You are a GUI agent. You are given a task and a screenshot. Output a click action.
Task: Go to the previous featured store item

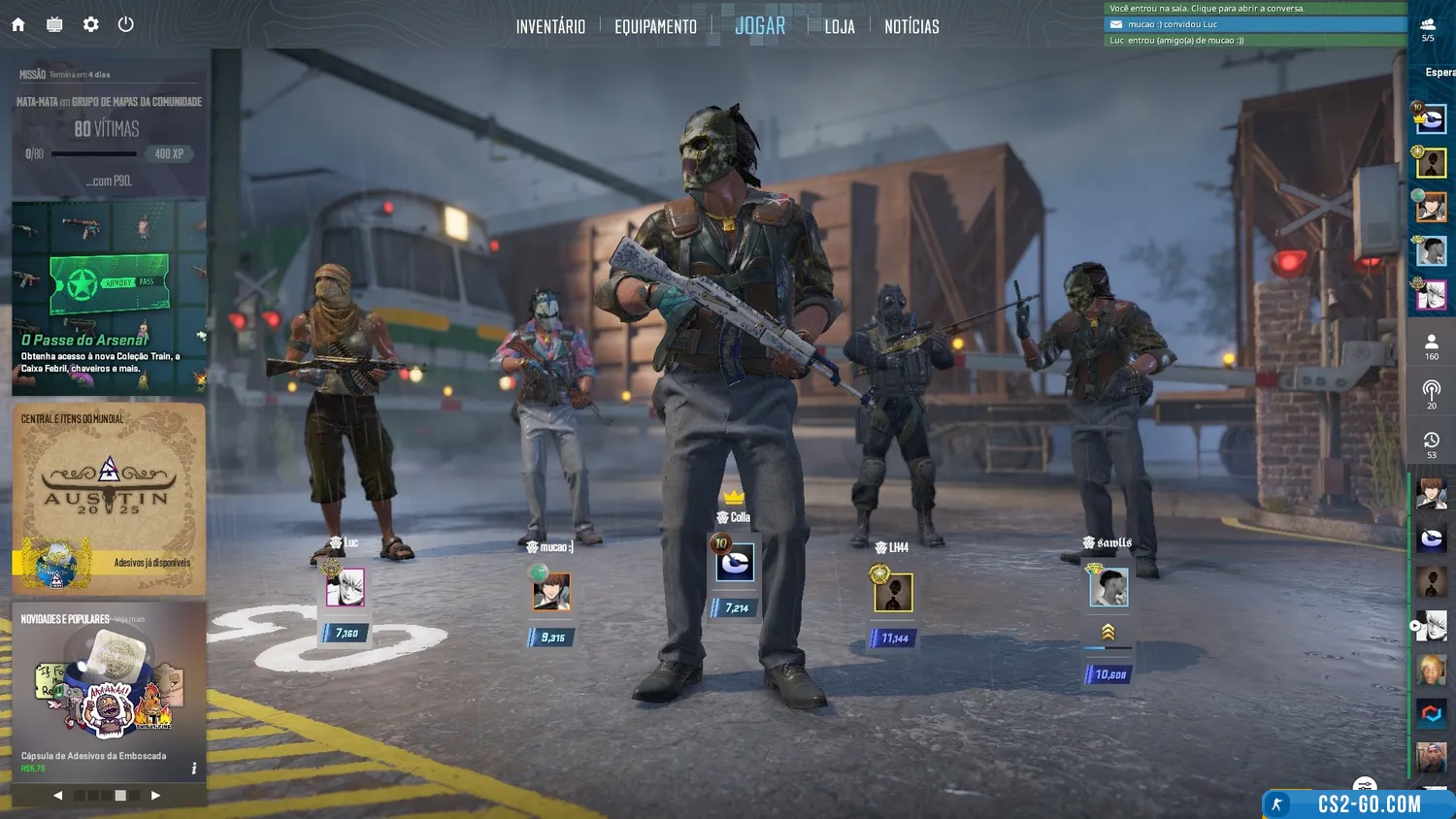point(58,795)
